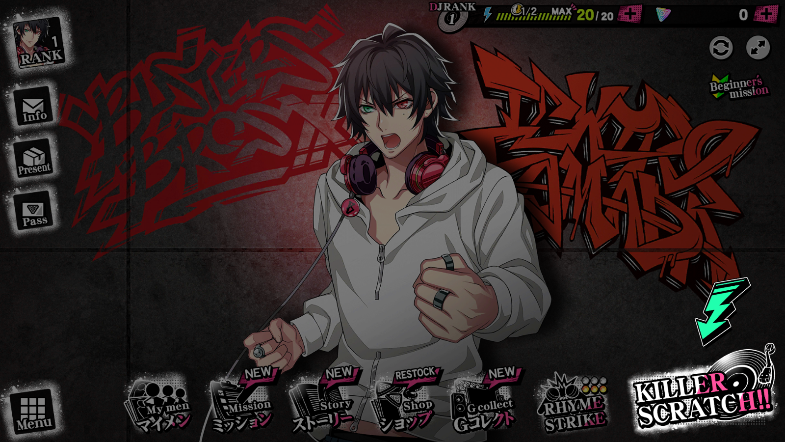Open the Pass screen
This screenshot has width=785, height=442.
pyautogui.click(x=34, y=211)
